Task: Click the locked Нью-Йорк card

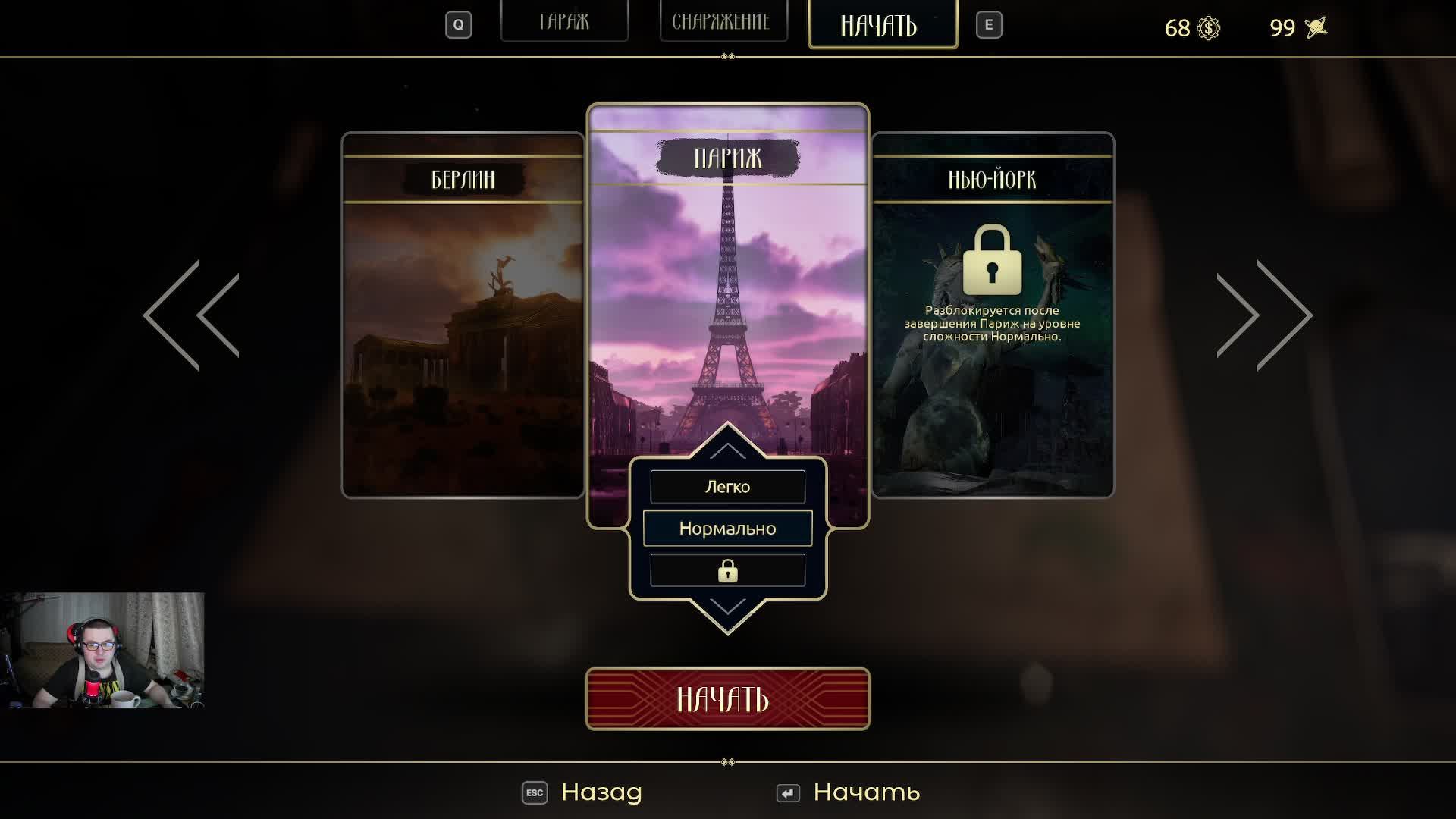Action: [x=992, y=315]
